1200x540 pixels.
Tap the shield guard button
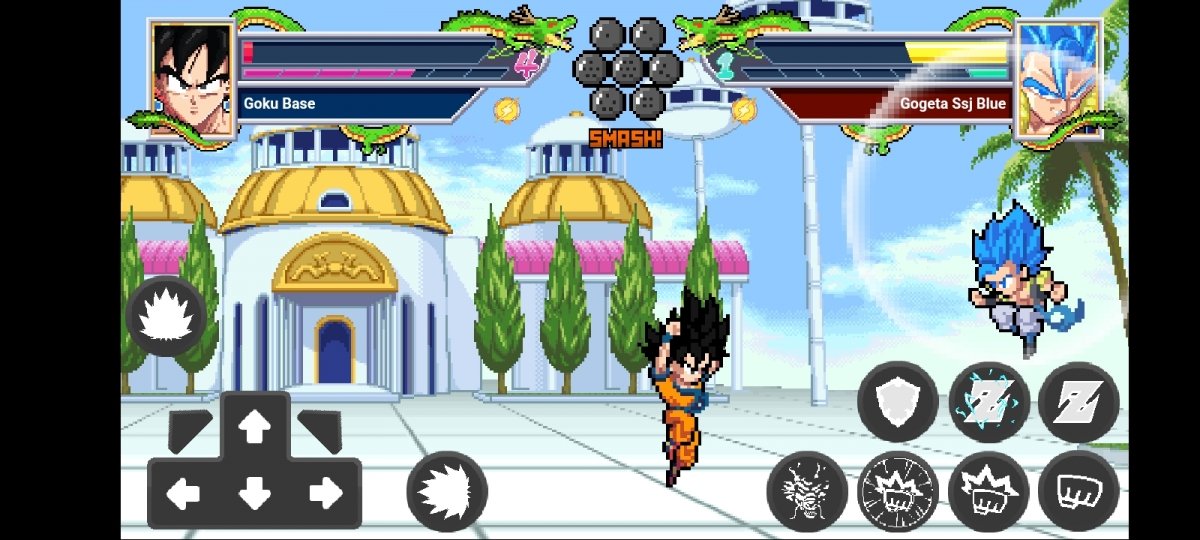click(897, 402)
